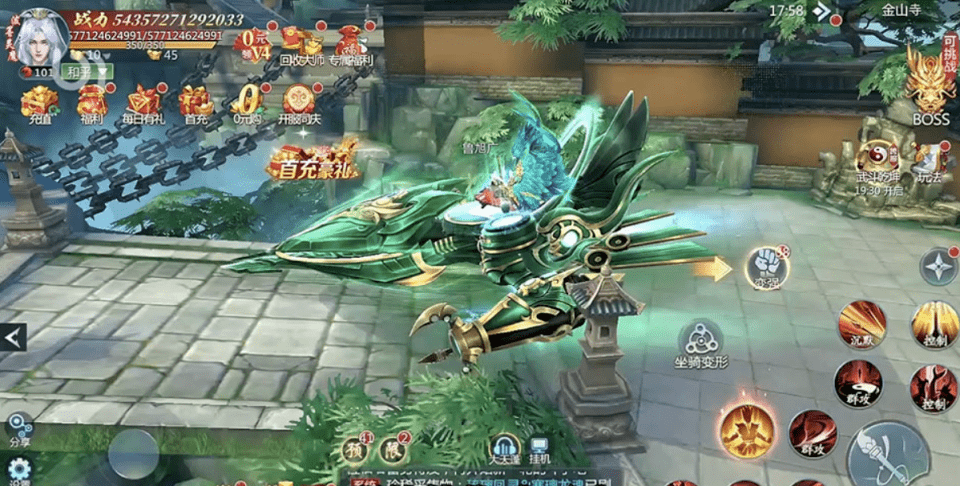The width and height of the screenshot is (960, 486).
Task: Use the golden 控制 control skill
Action: click(x=934, y=324)
